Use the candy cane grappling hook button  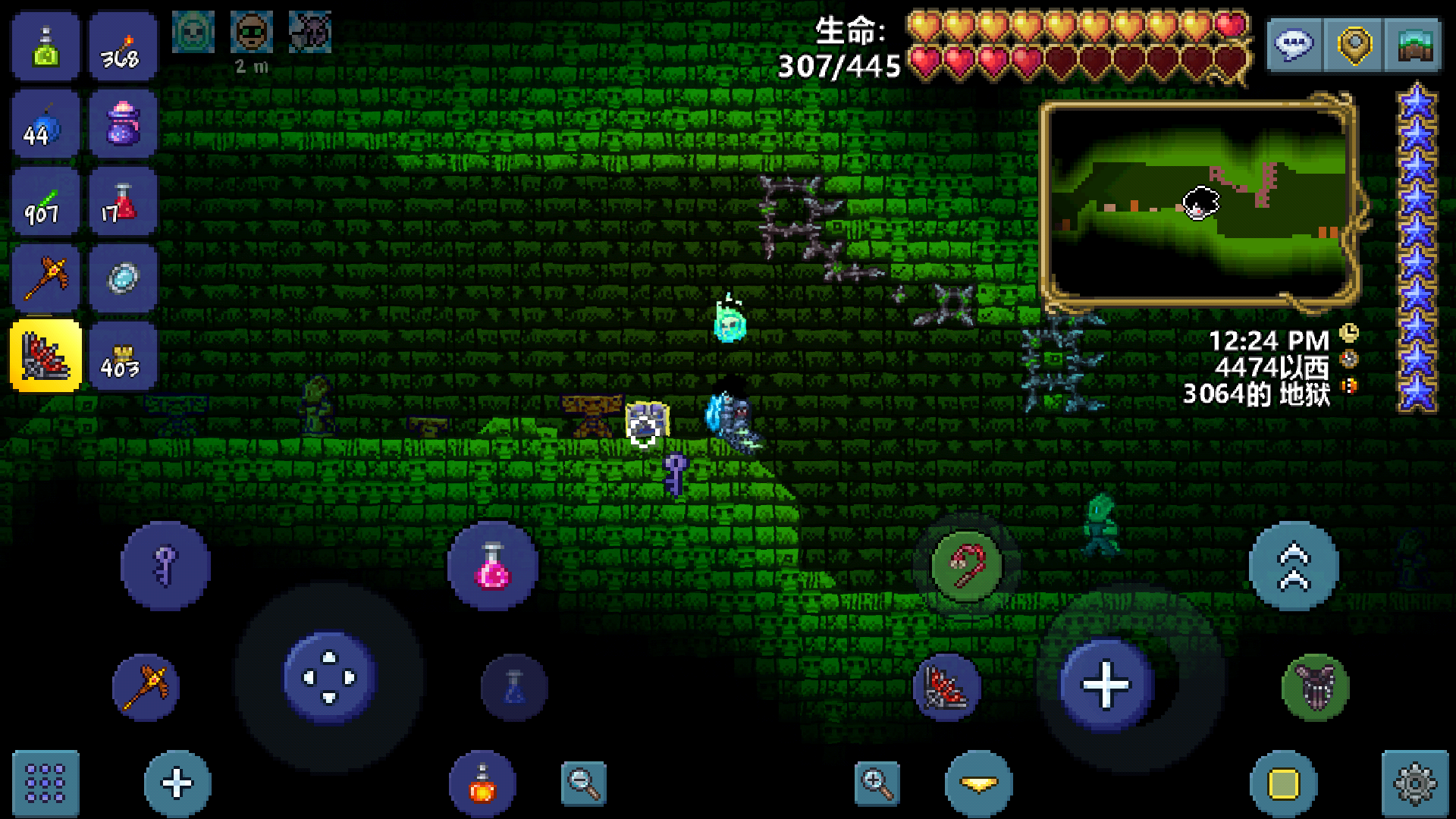pyautogui.click(x=967, y=566)
